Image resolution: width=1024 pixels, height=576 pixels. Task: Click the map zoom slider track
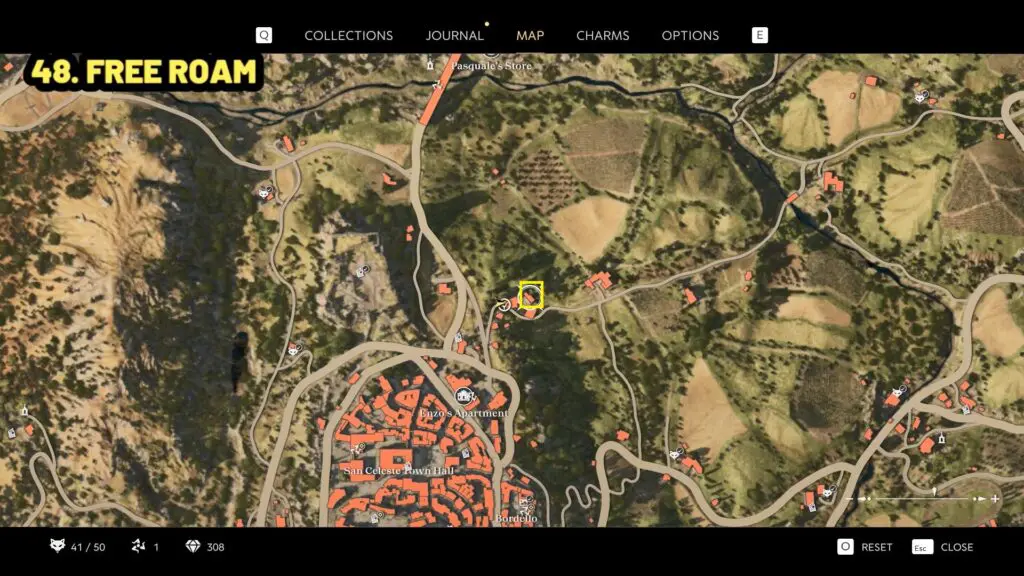(x=920, y=498)
